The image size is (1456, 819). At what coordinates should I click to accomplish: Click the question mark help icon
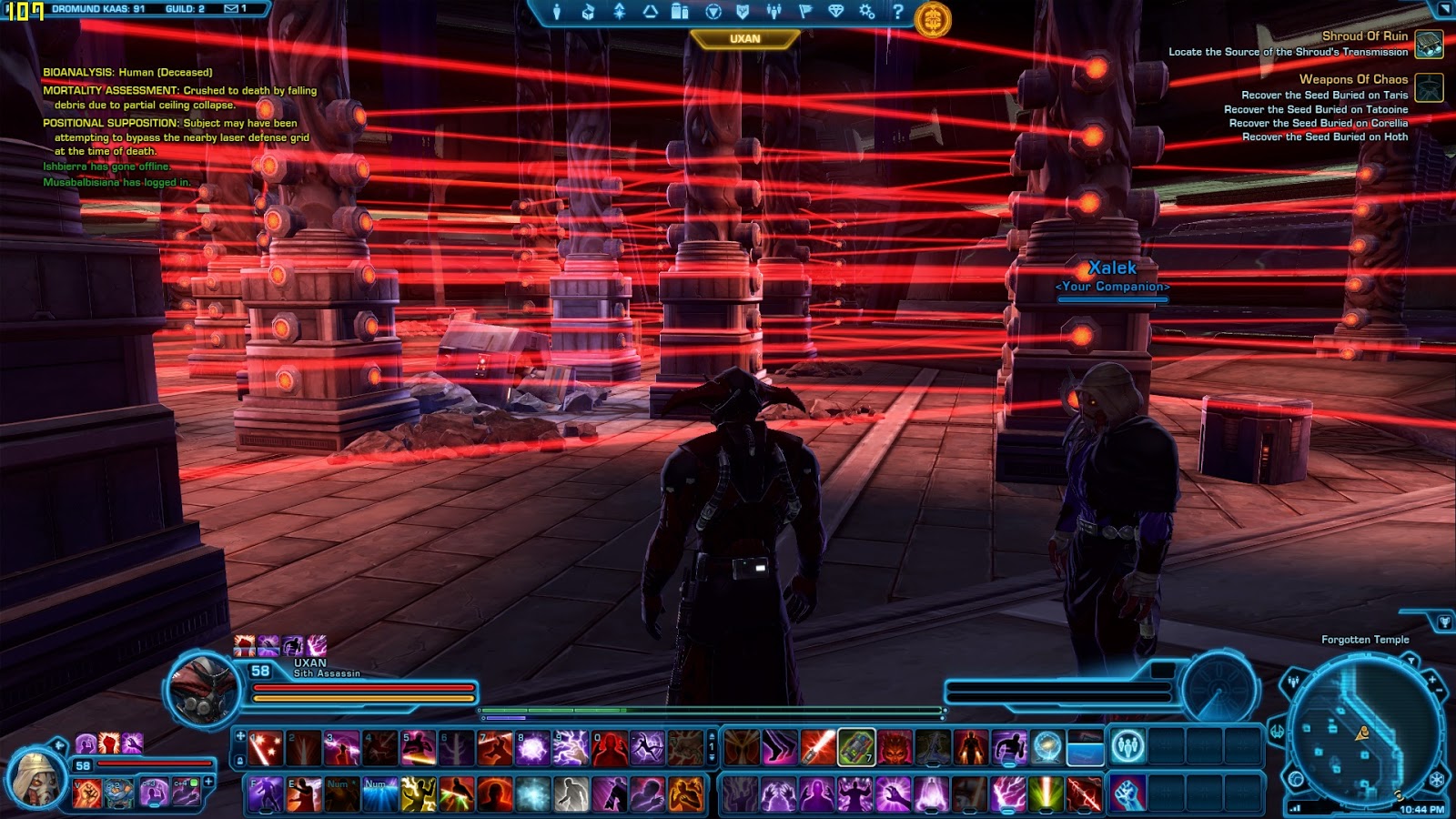[x=897, y=12]
